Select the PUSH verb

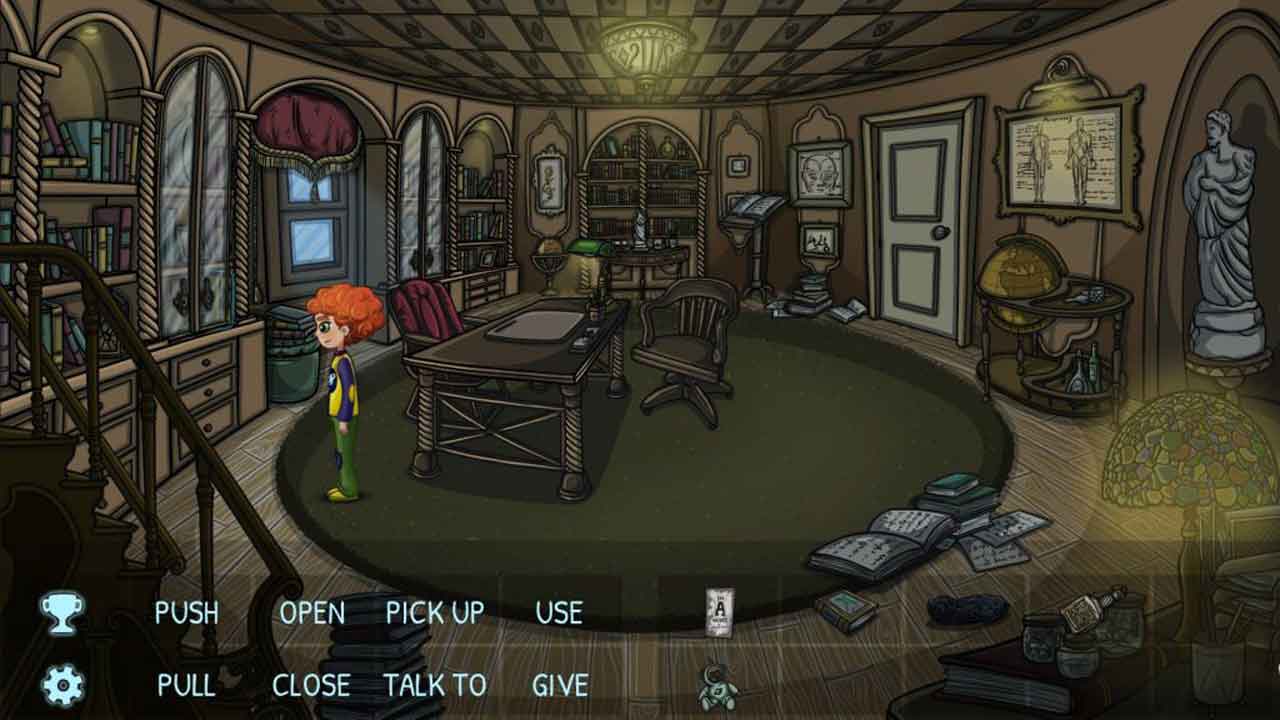pos(186,612)
